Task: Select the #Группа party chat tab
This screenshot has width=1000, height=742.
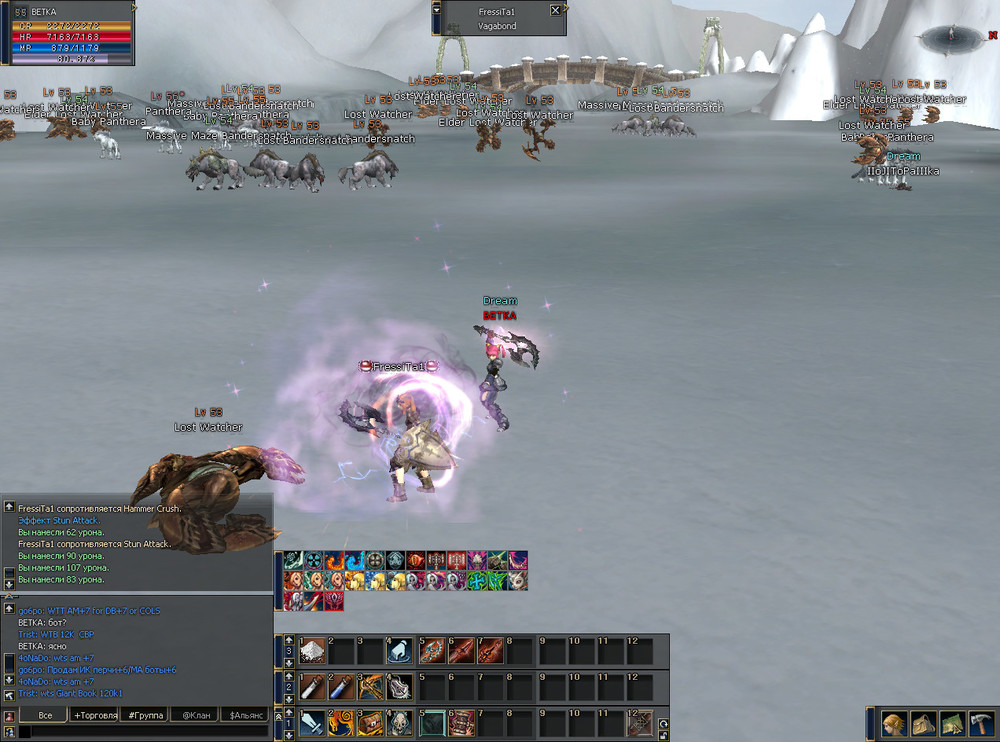Action: click(144, 715)
